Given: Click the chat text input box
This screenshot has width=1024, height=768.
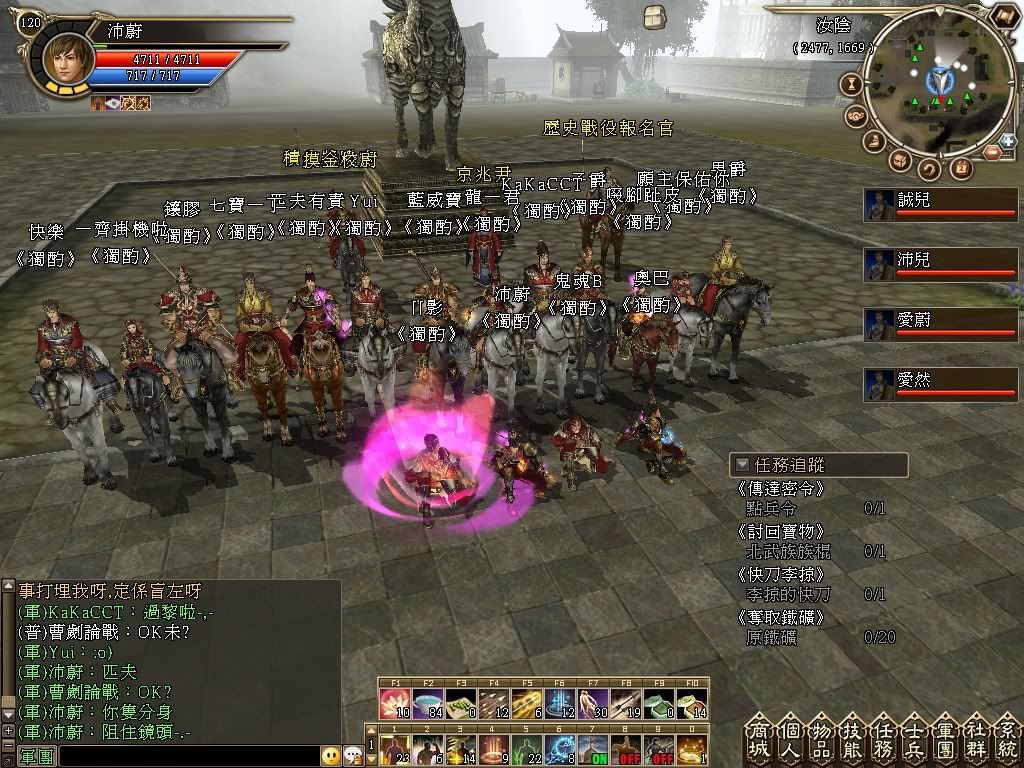Looking at the screenshot, I should click(190, 756).
